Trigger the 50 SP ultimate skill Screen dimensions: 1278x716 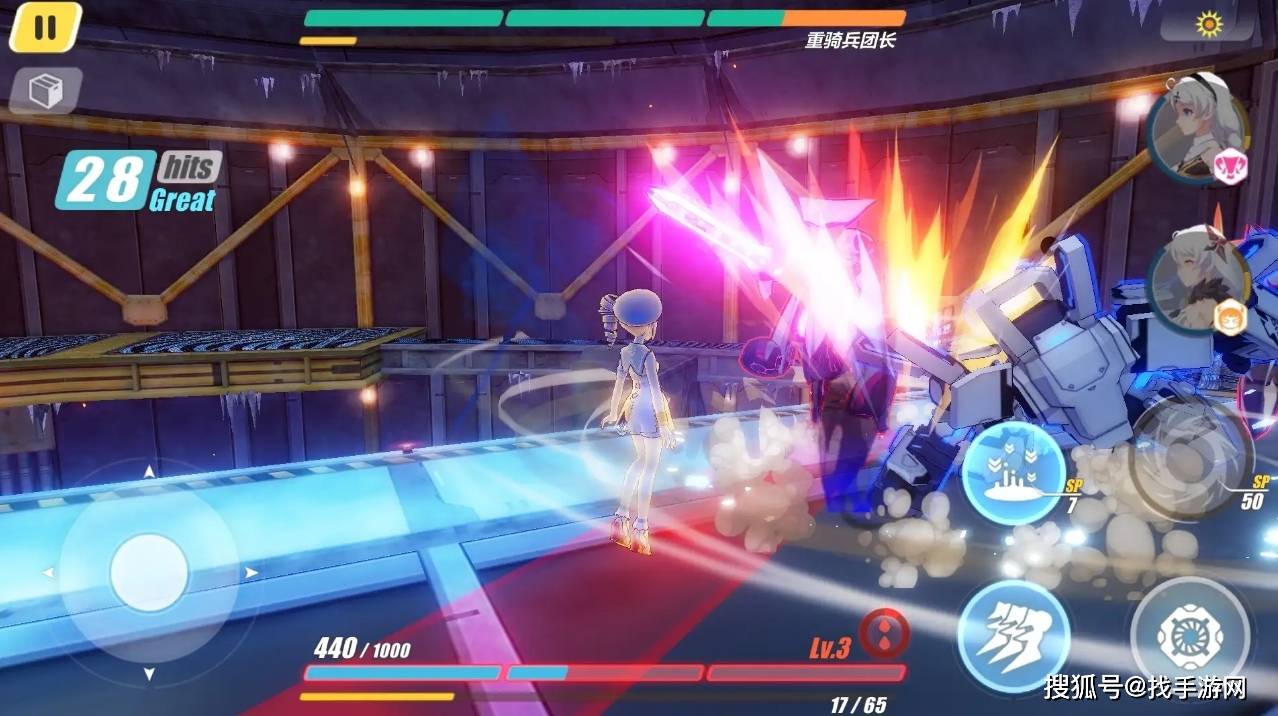1190,460
